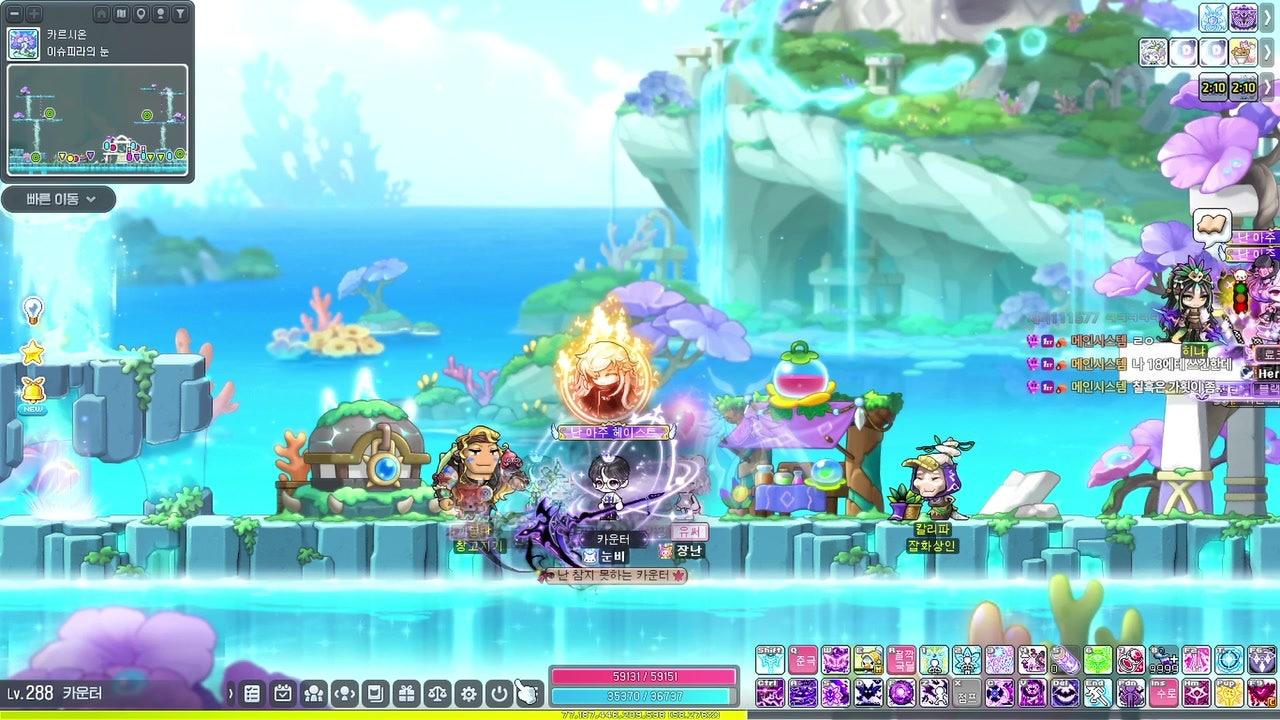Activate the 준극 skill slot on Q

click(x=802, y=660)
